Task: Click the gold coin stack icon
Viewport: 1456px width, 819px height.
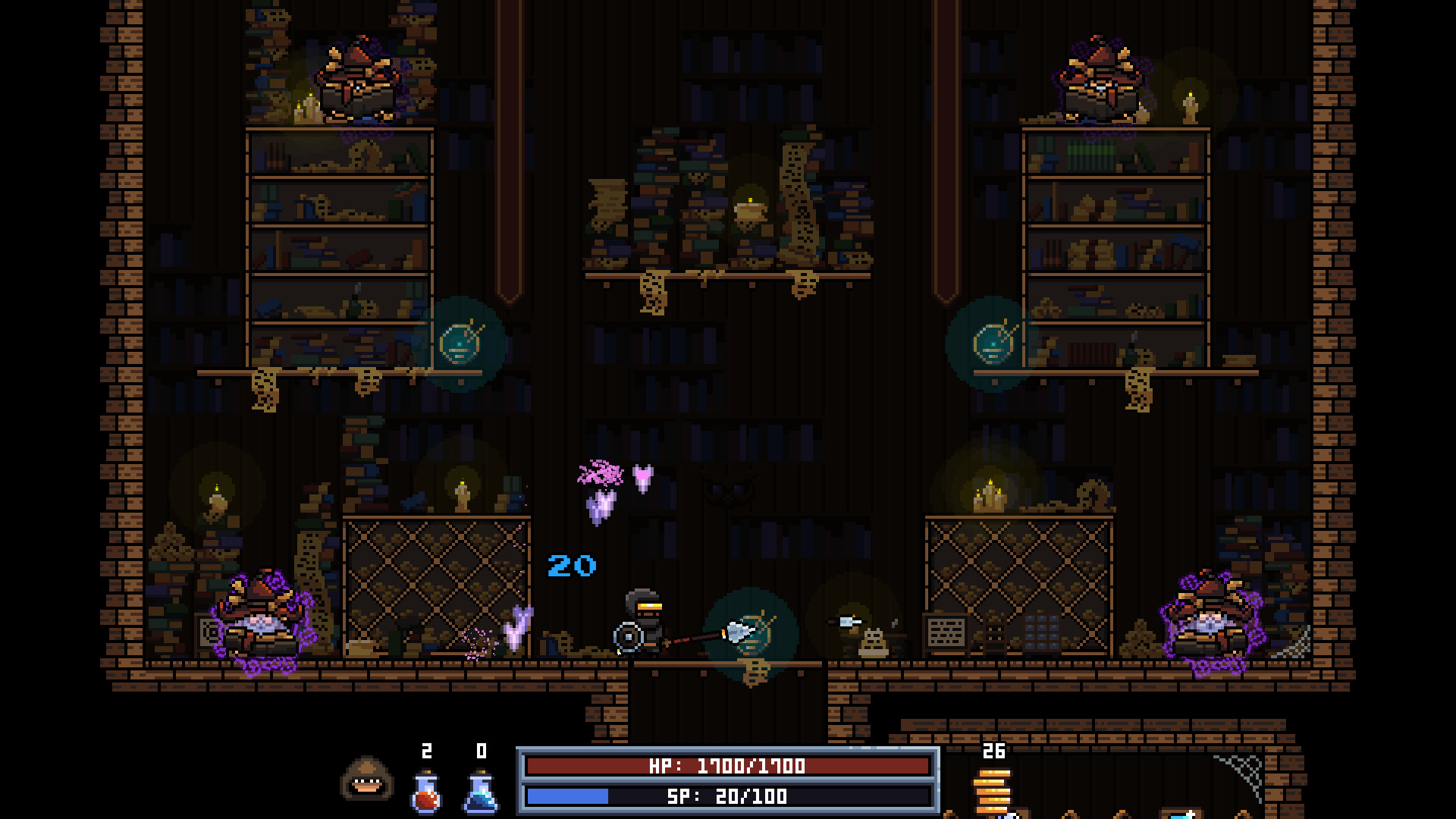Action: point(993,791)
